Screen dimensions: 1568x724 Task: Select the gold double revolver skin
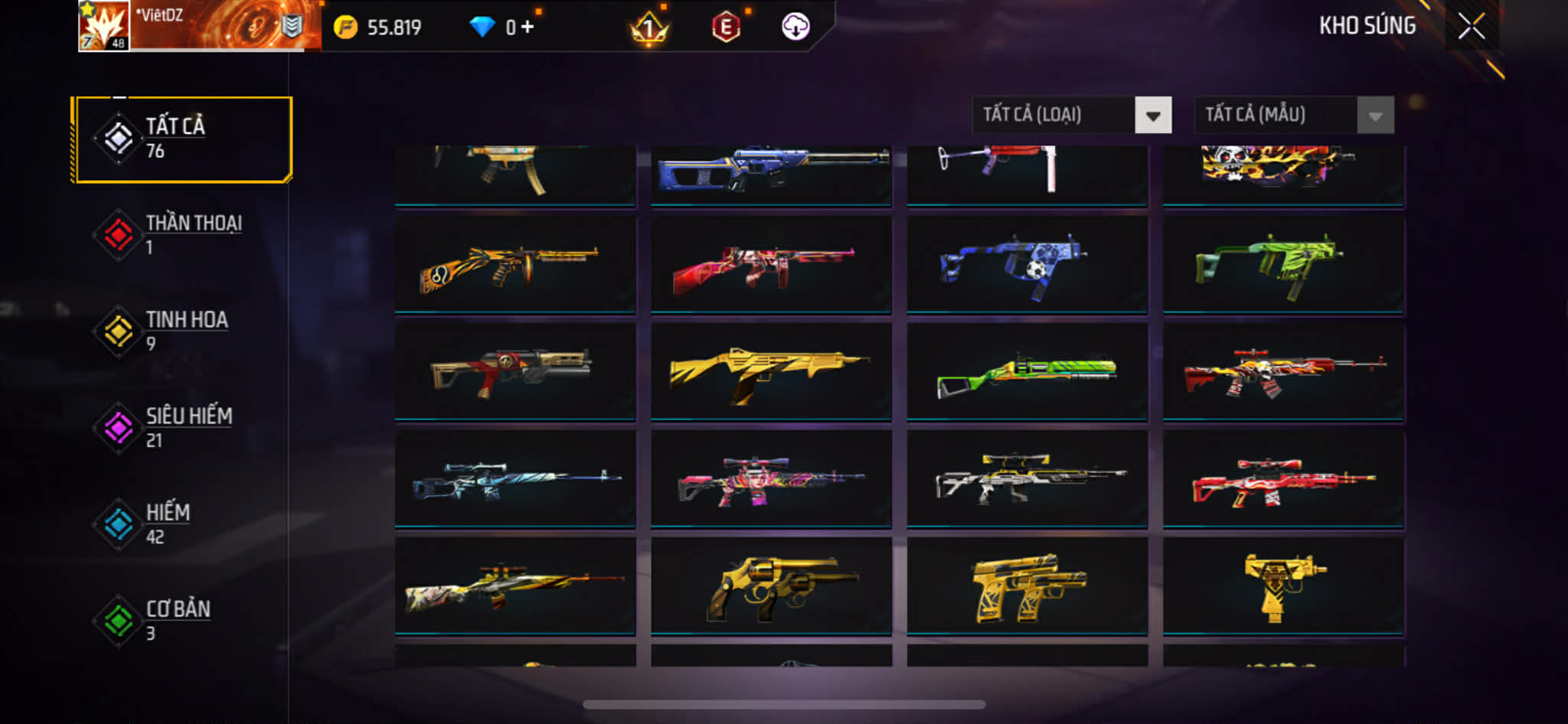pyautogui.click(x=771, y=587)
